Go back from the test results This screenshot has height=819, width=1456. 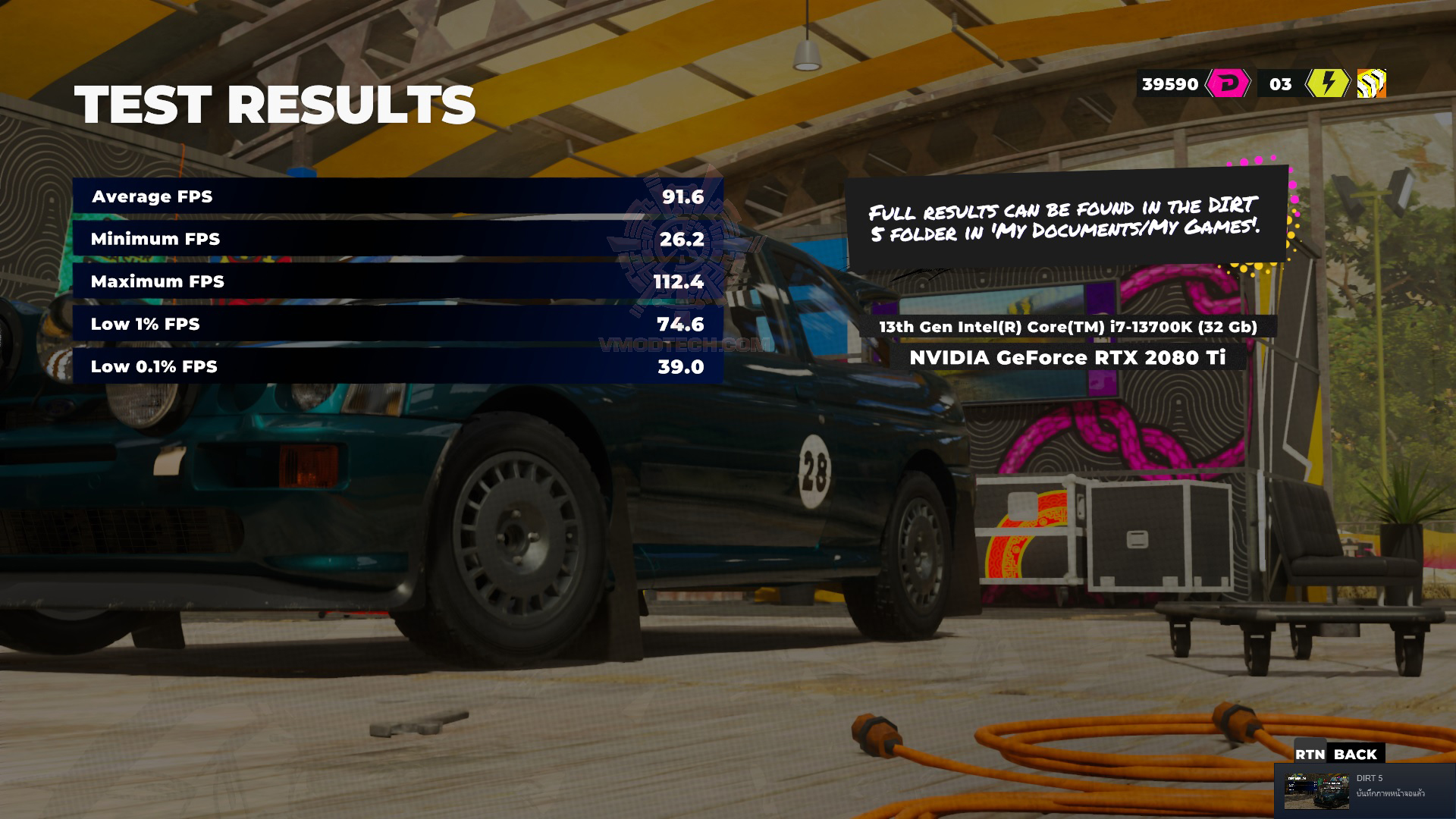coord(1338,754)
